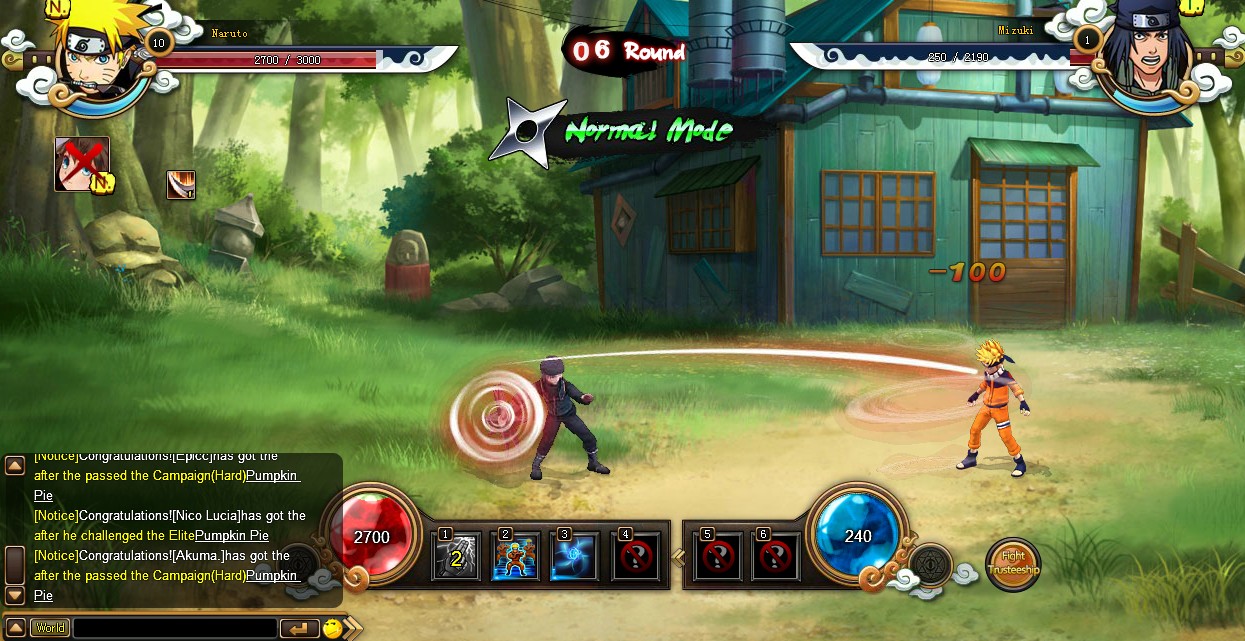Select locked skill slot 5

coord(717,556)
